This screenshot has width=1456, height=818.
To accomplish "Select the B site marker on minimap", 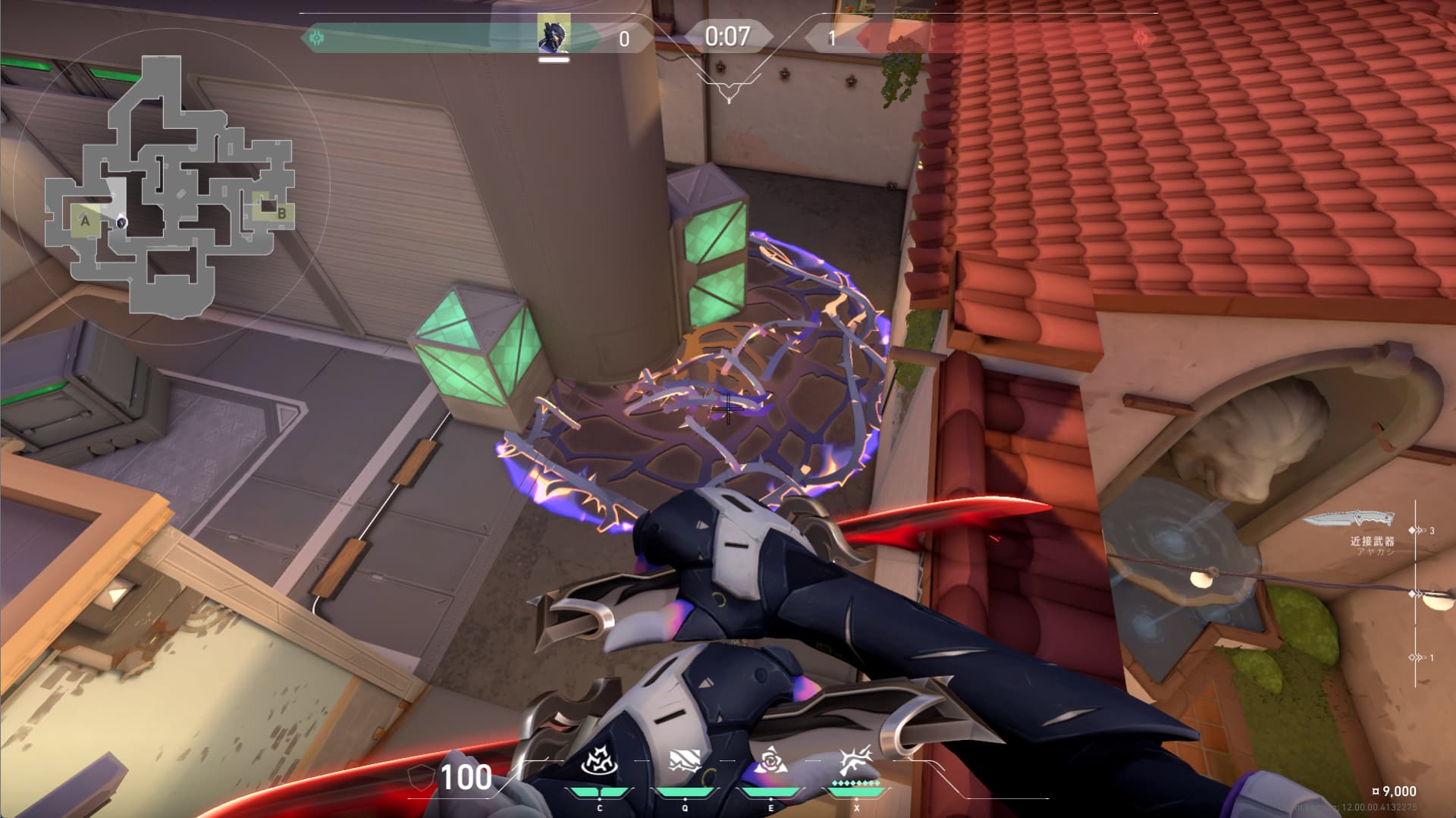I will [281, 213].
